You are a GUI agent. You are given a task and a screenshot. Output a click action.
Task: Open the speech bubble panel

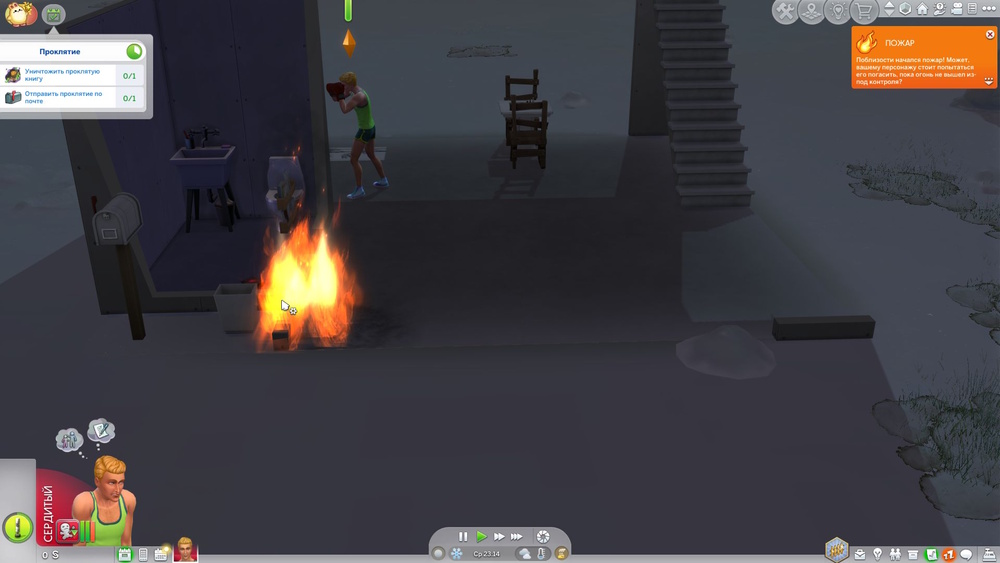pos(967,554)
